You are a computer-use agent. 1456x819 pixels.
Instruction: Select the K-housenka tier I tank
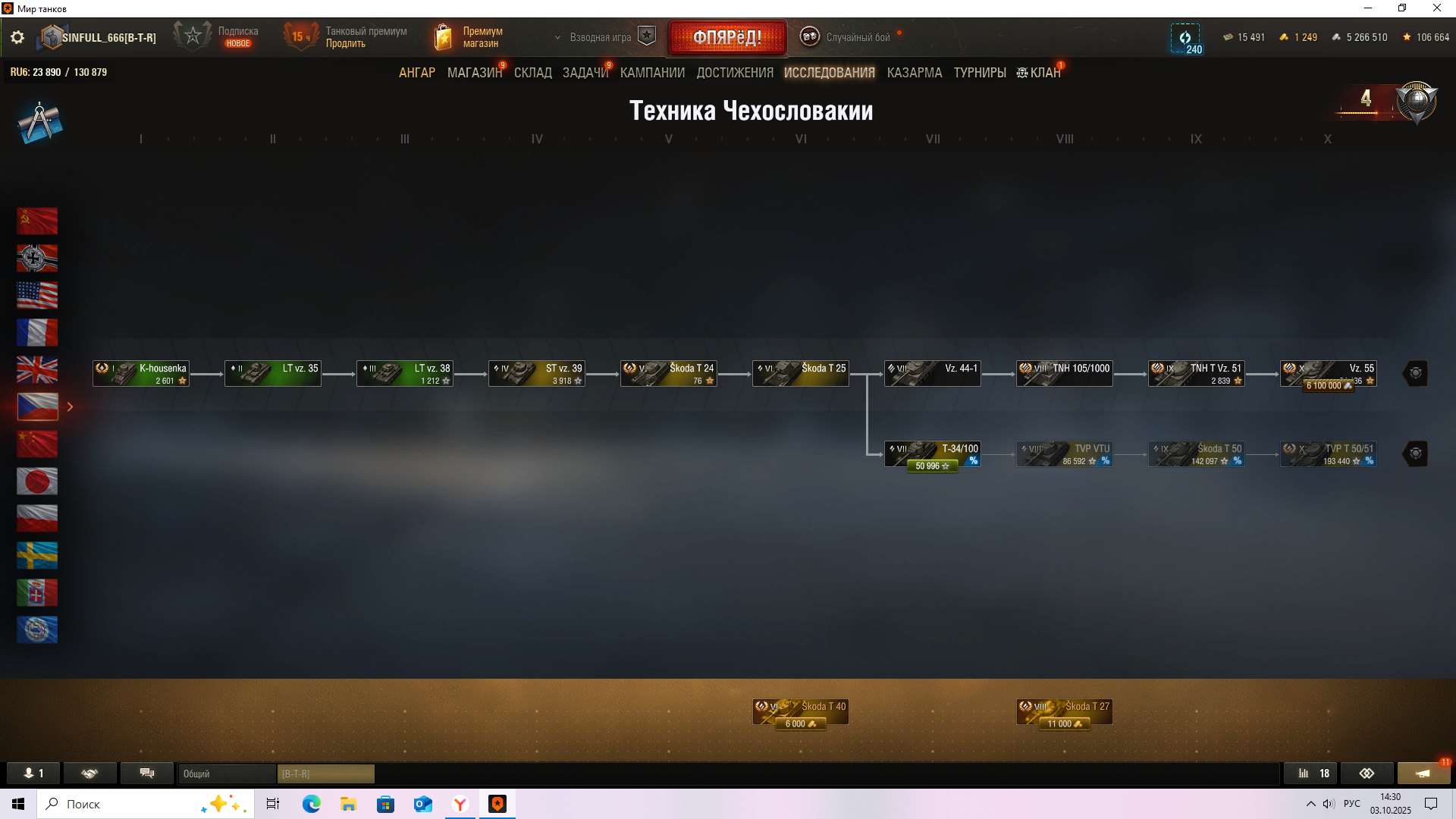[x=141, y=374]
